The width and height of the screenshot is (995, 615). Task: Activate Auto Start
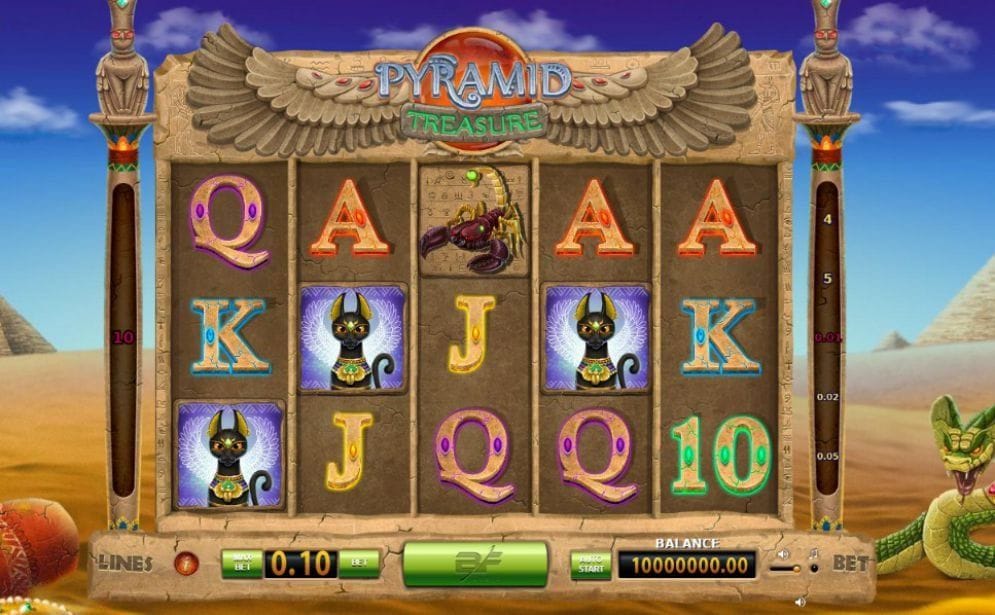point(591,565)
